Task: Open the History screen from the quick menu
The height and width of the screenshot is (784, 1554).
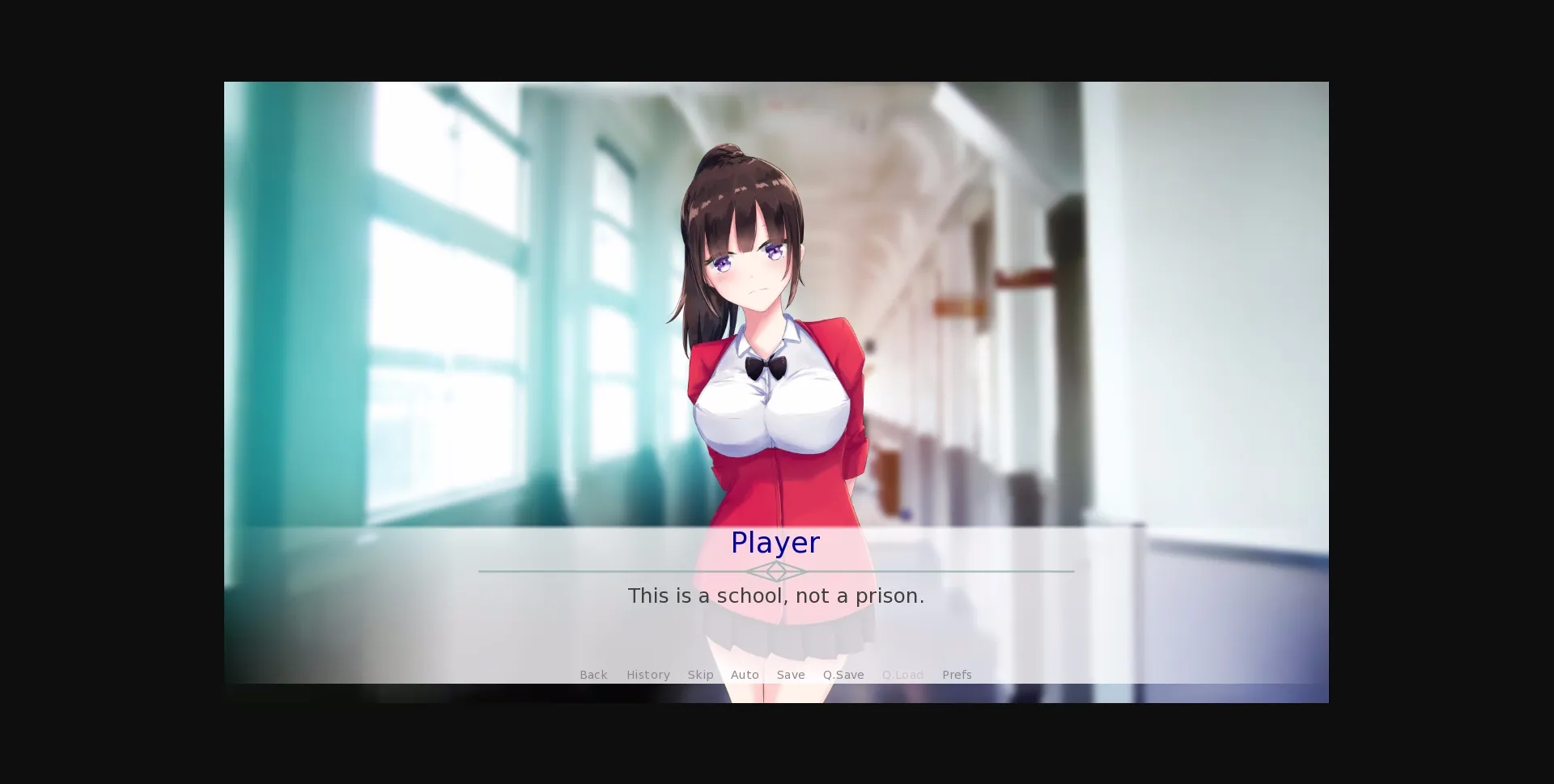Action: click(647, 675)
